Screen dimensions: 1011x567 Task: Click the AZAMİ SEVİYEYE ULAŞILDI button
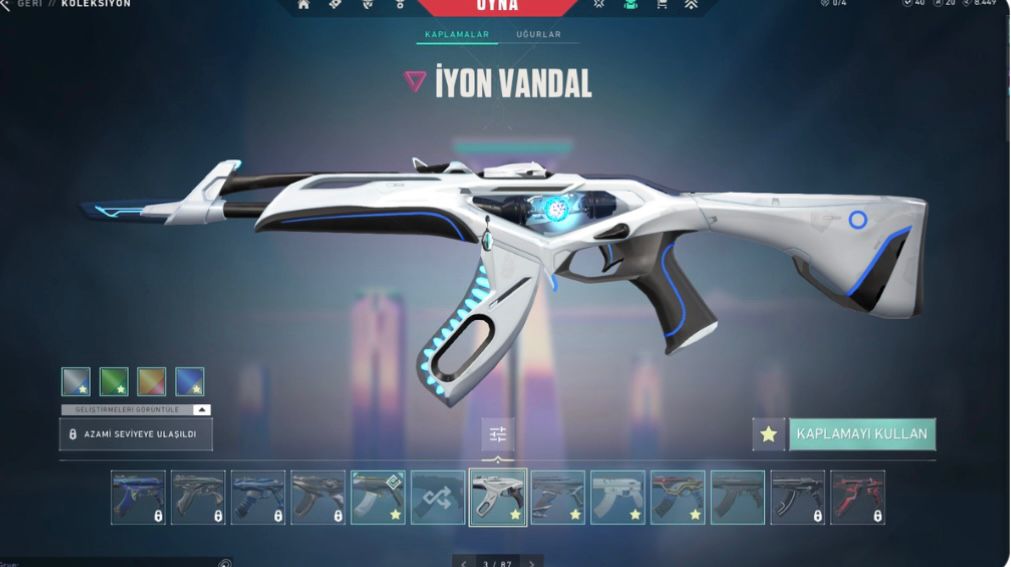pyautogui.click(x=136, y=434)
